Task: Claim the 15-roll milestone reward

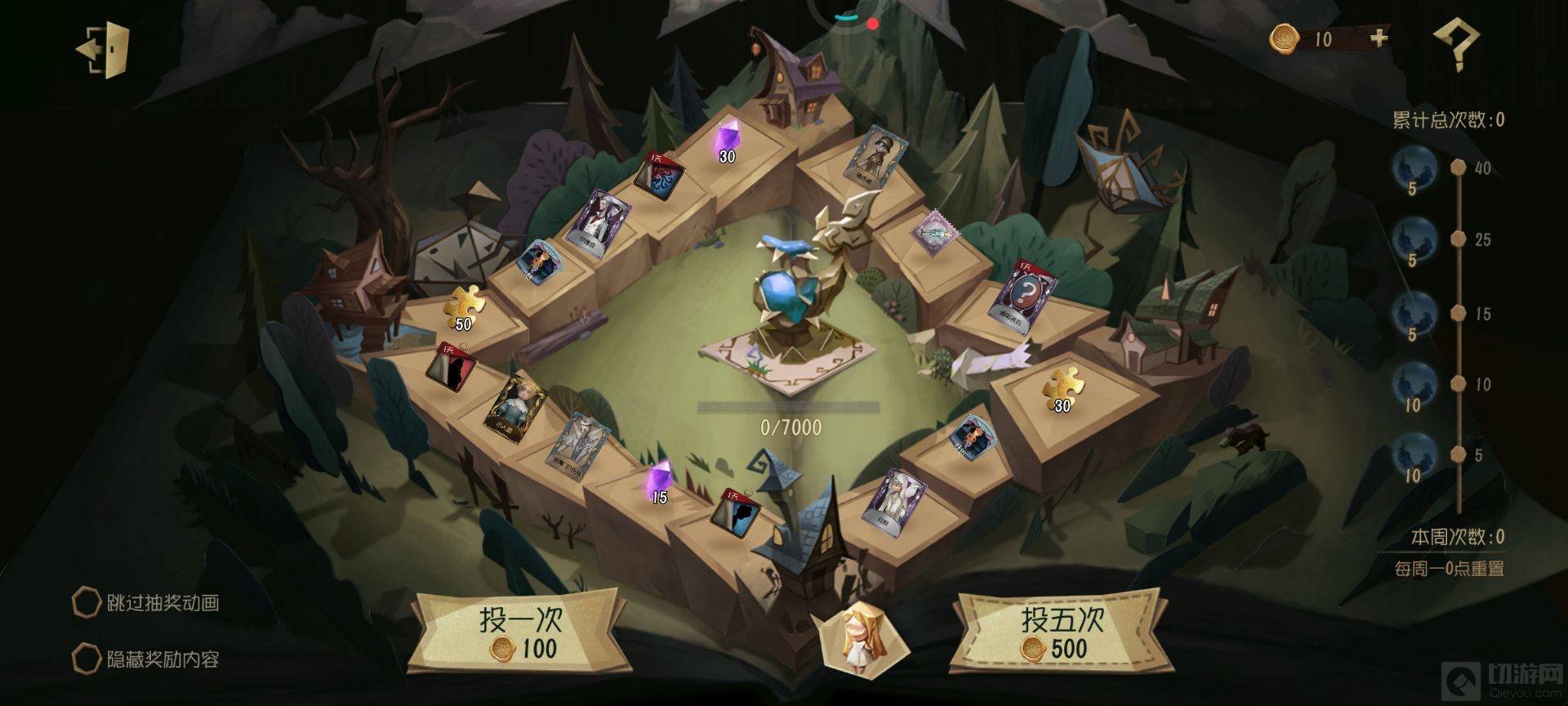Action: tap(1413, 315)
